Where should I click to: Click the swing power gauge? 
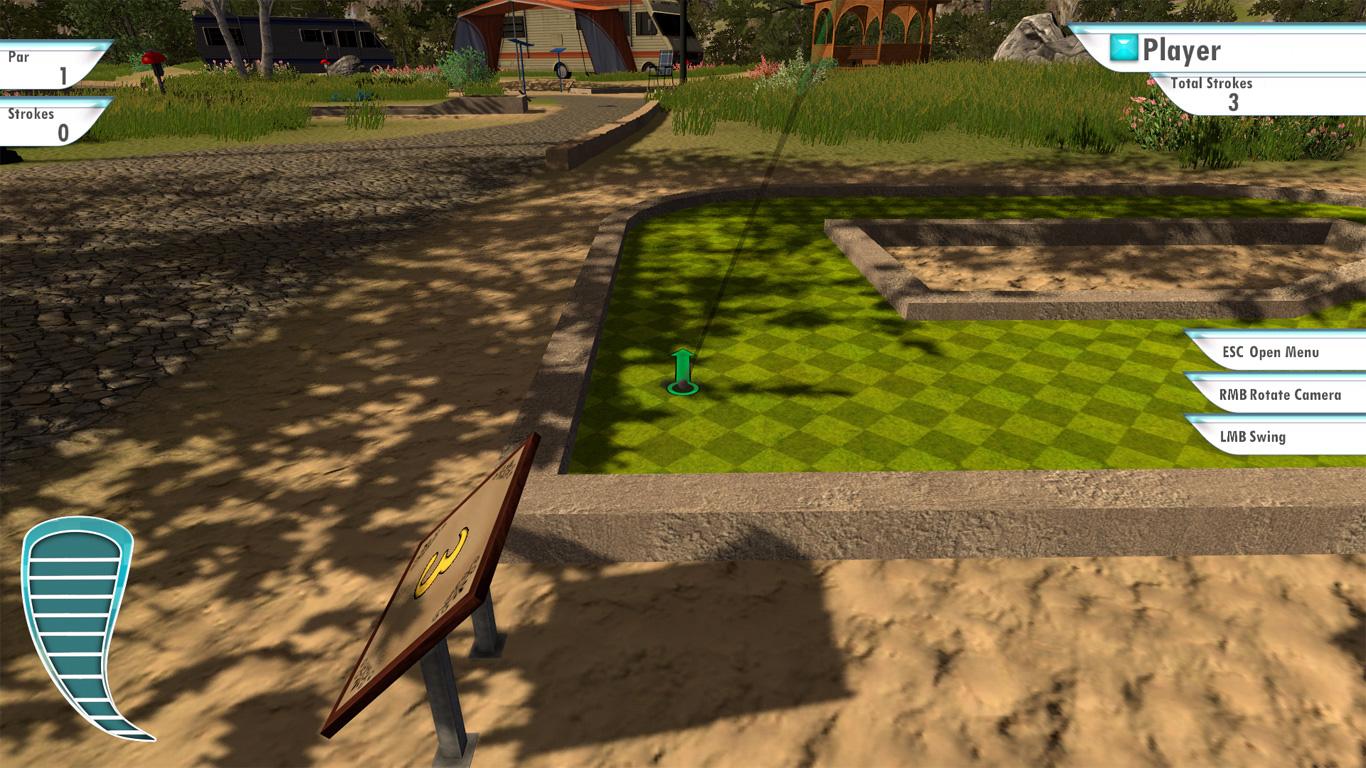77,628
